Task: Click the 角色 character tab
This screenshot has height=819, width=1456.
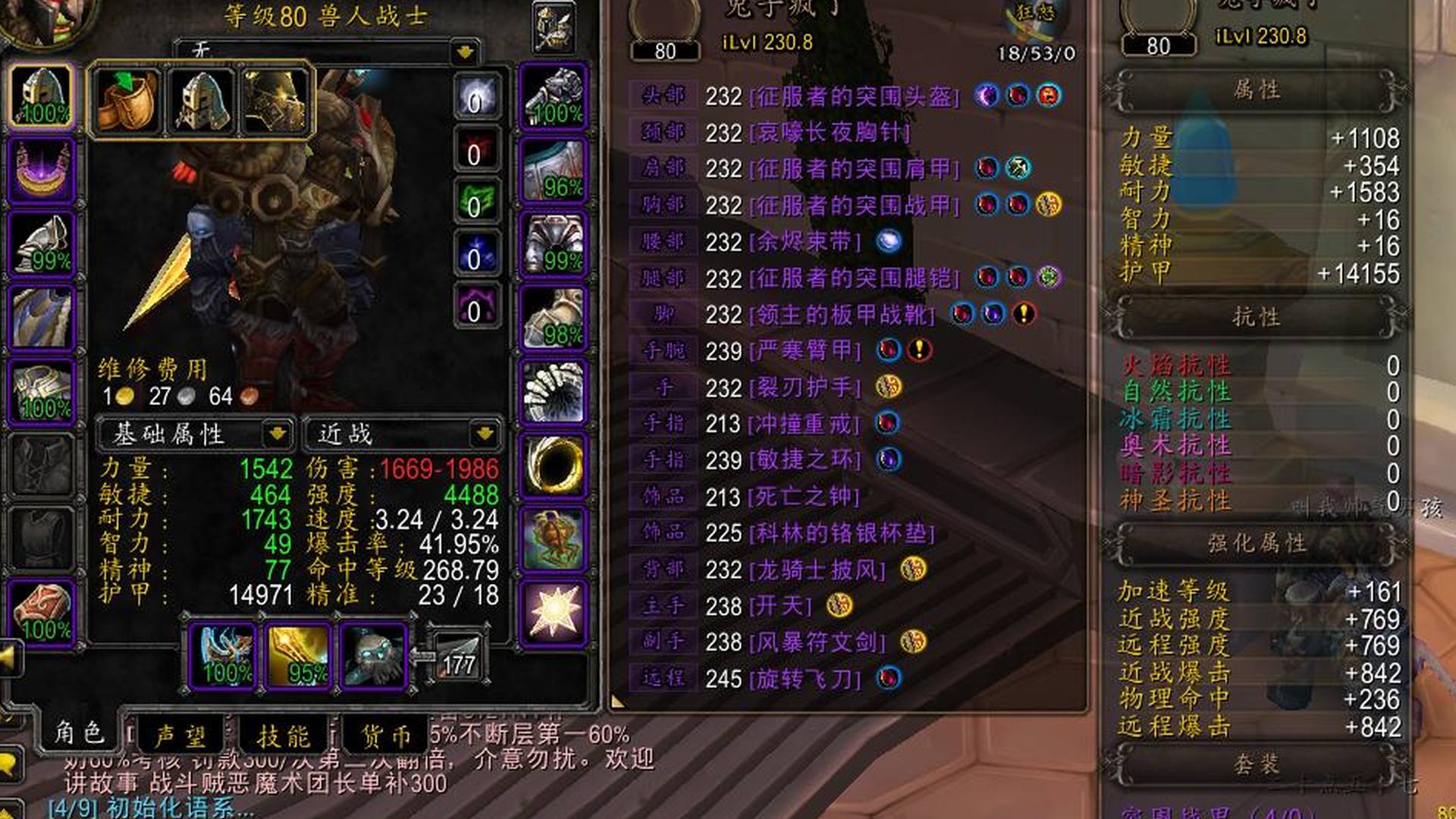Action: point(79,732)
